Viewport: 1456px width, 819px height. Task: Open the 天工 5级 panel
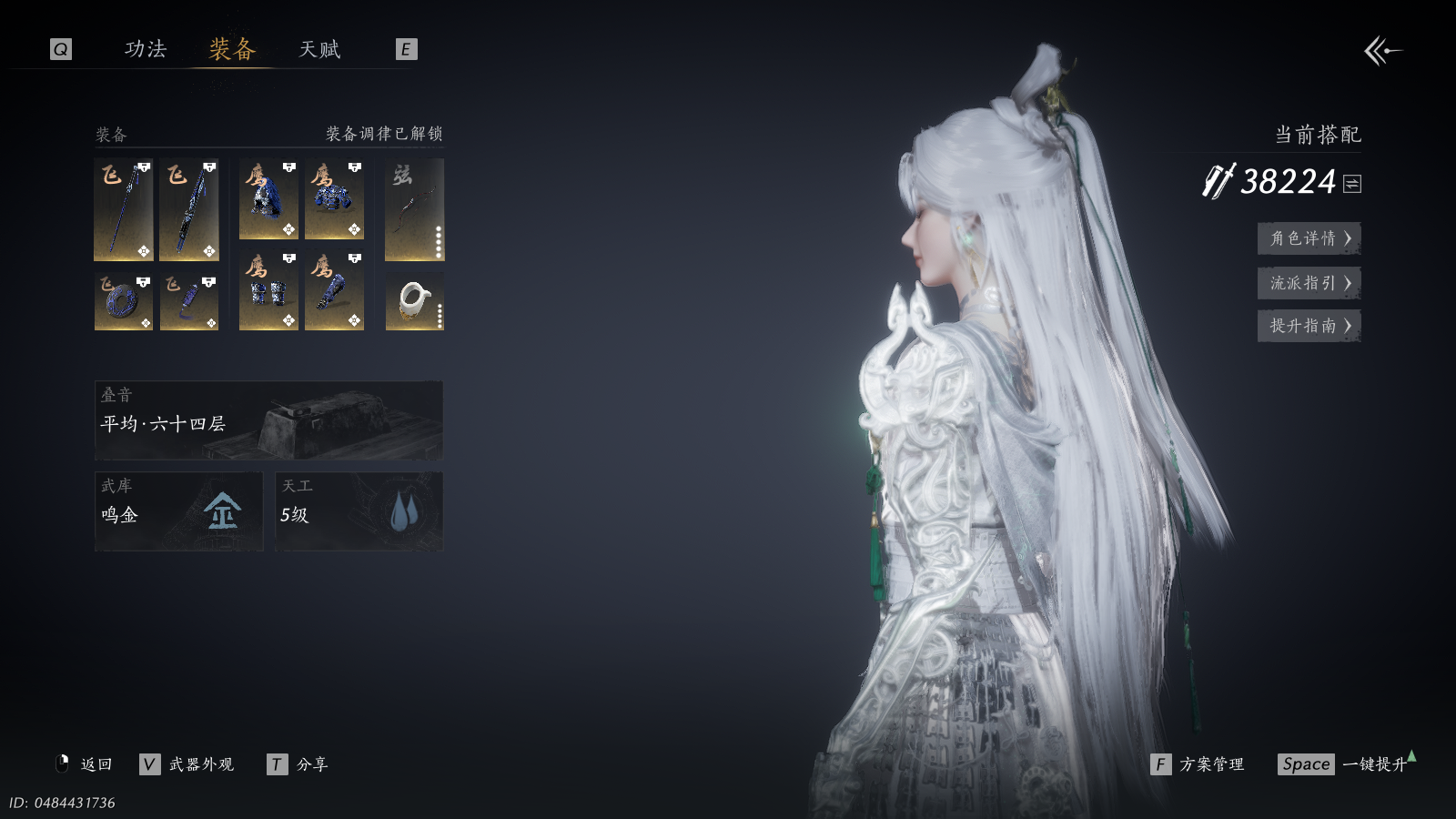(x=359, y=511)
